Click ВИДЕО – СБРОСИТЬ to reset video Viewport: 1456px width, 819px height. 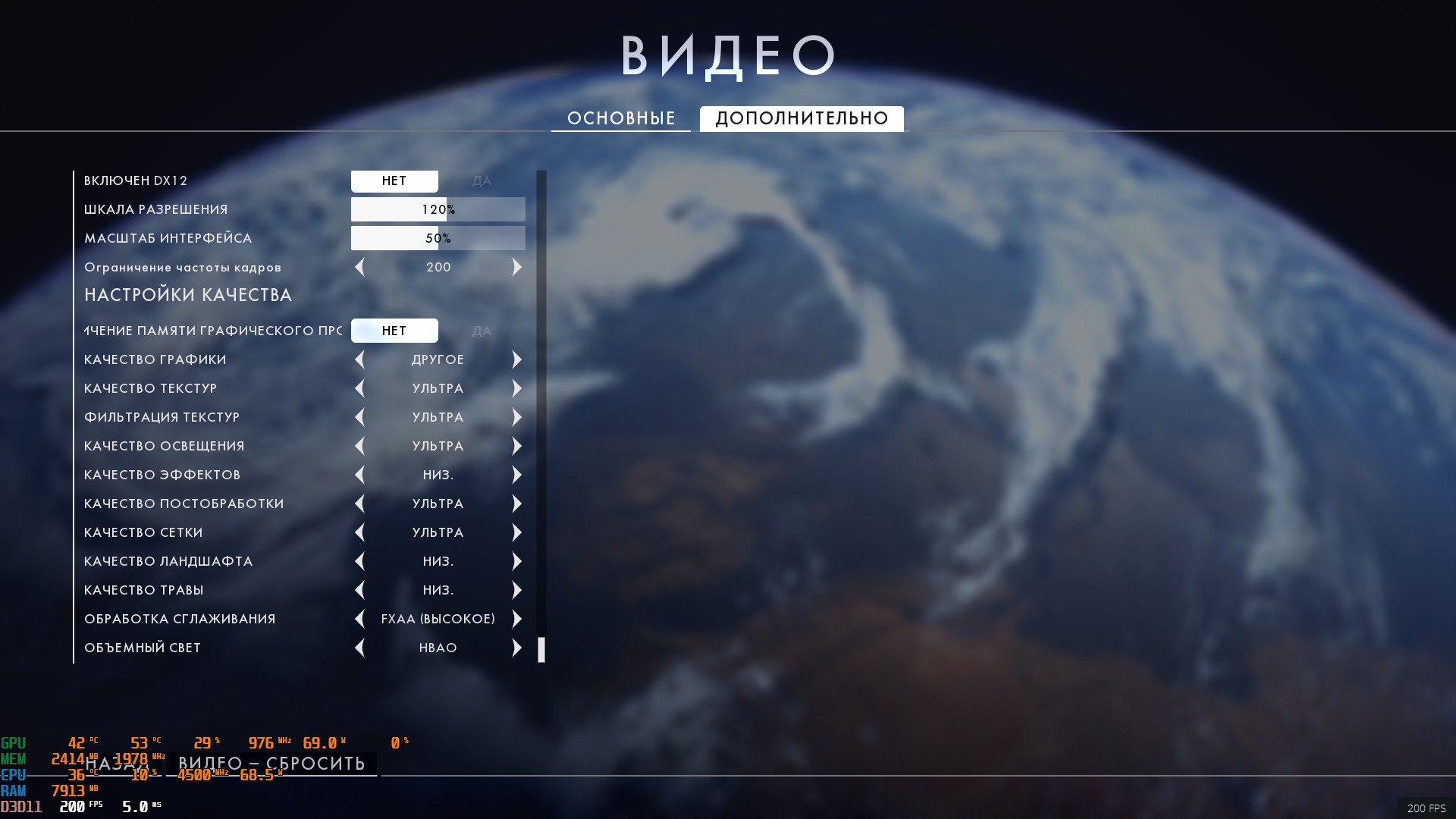(x=271, y=764)
